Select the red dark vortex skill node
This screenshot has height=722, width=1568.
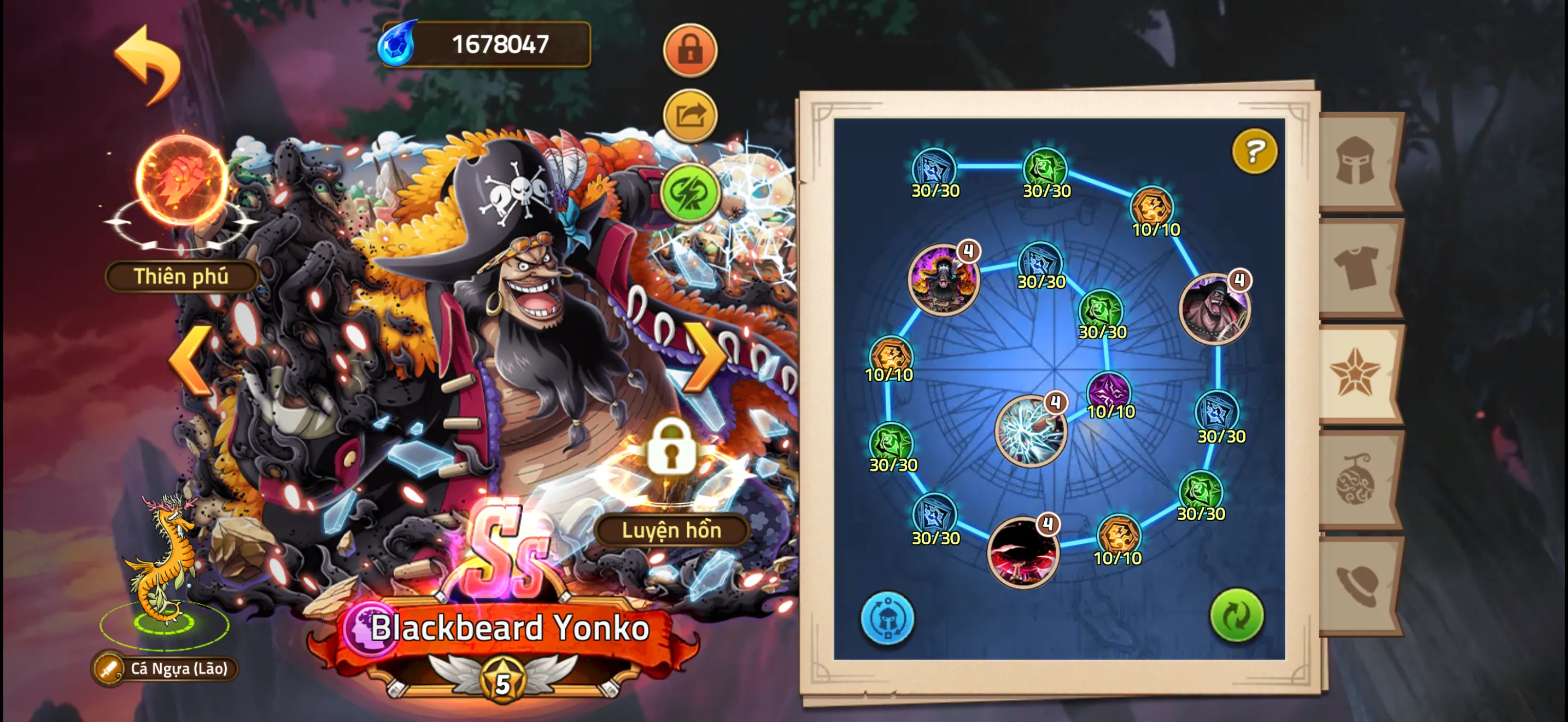[1023, 552]
